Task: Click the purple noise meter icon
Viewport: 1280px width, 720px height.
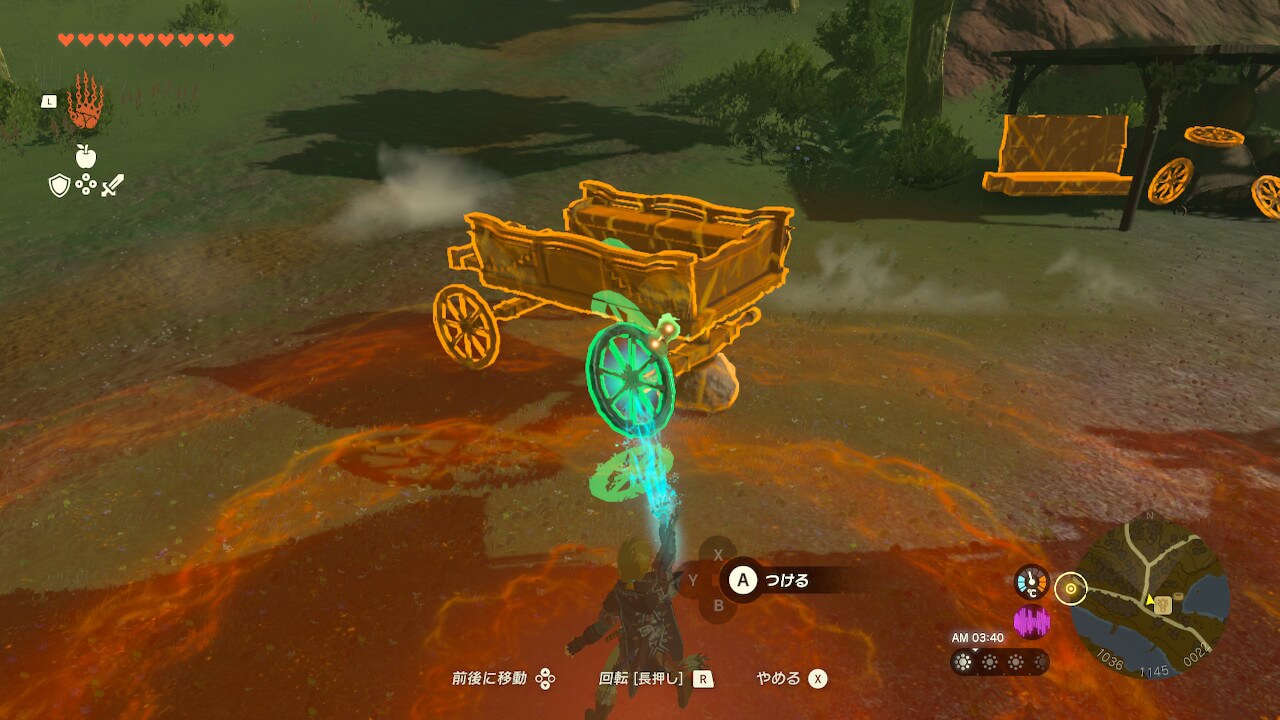Action: pyautogui.click(x=1032, y=622)
